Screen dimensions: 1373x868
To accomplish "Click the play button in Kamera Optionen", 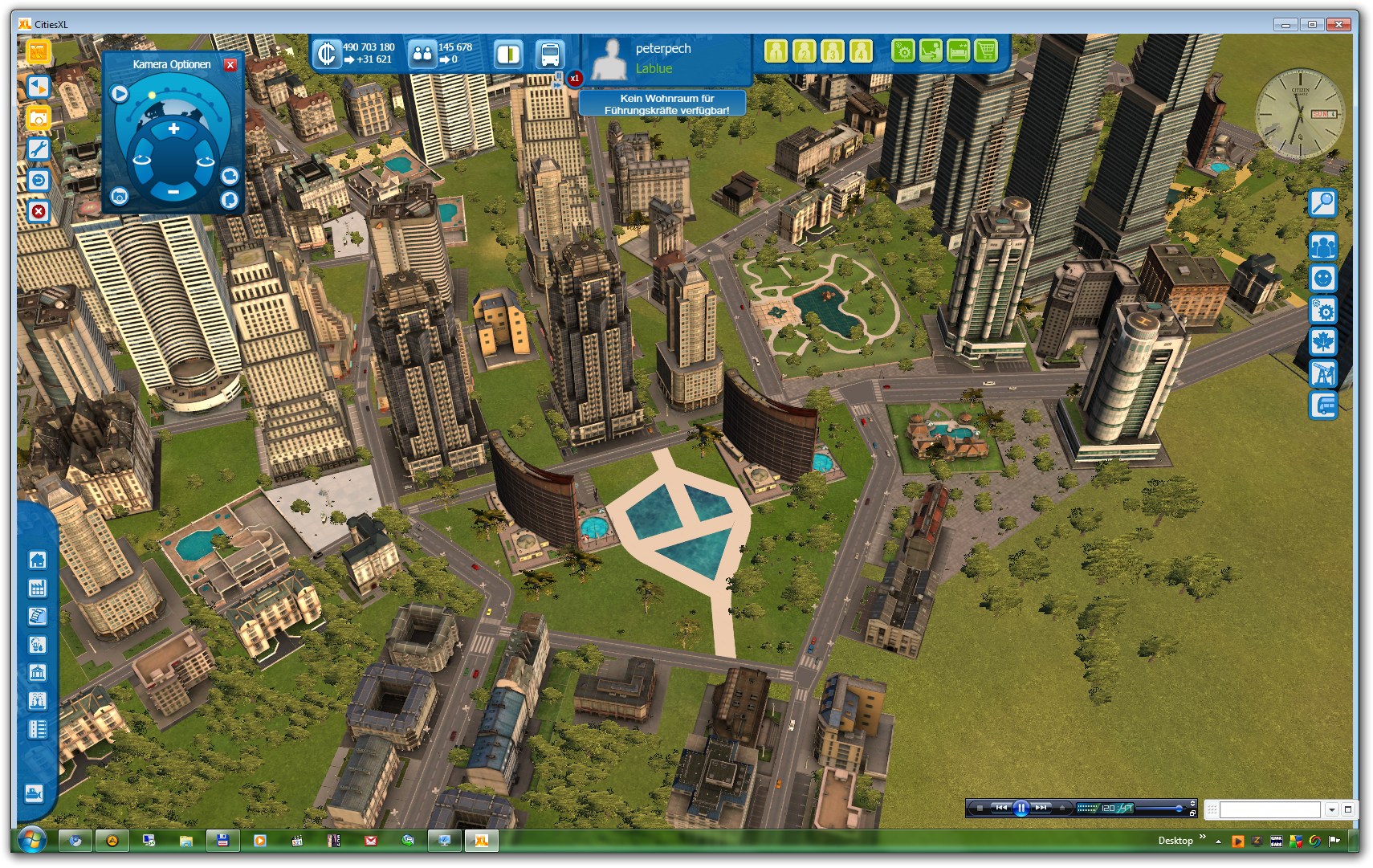I will tap(120, 94).
